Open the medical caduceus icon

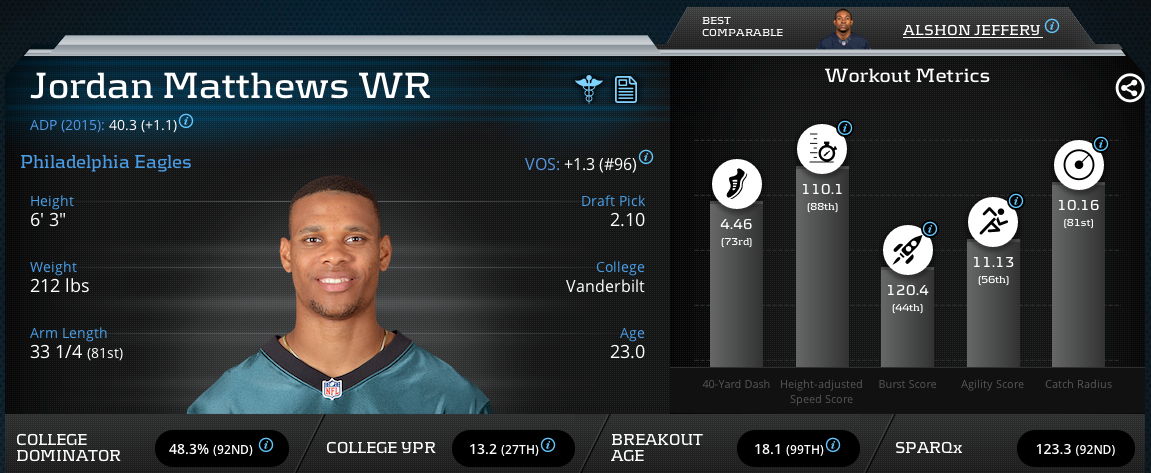click(x=589, y=89)
